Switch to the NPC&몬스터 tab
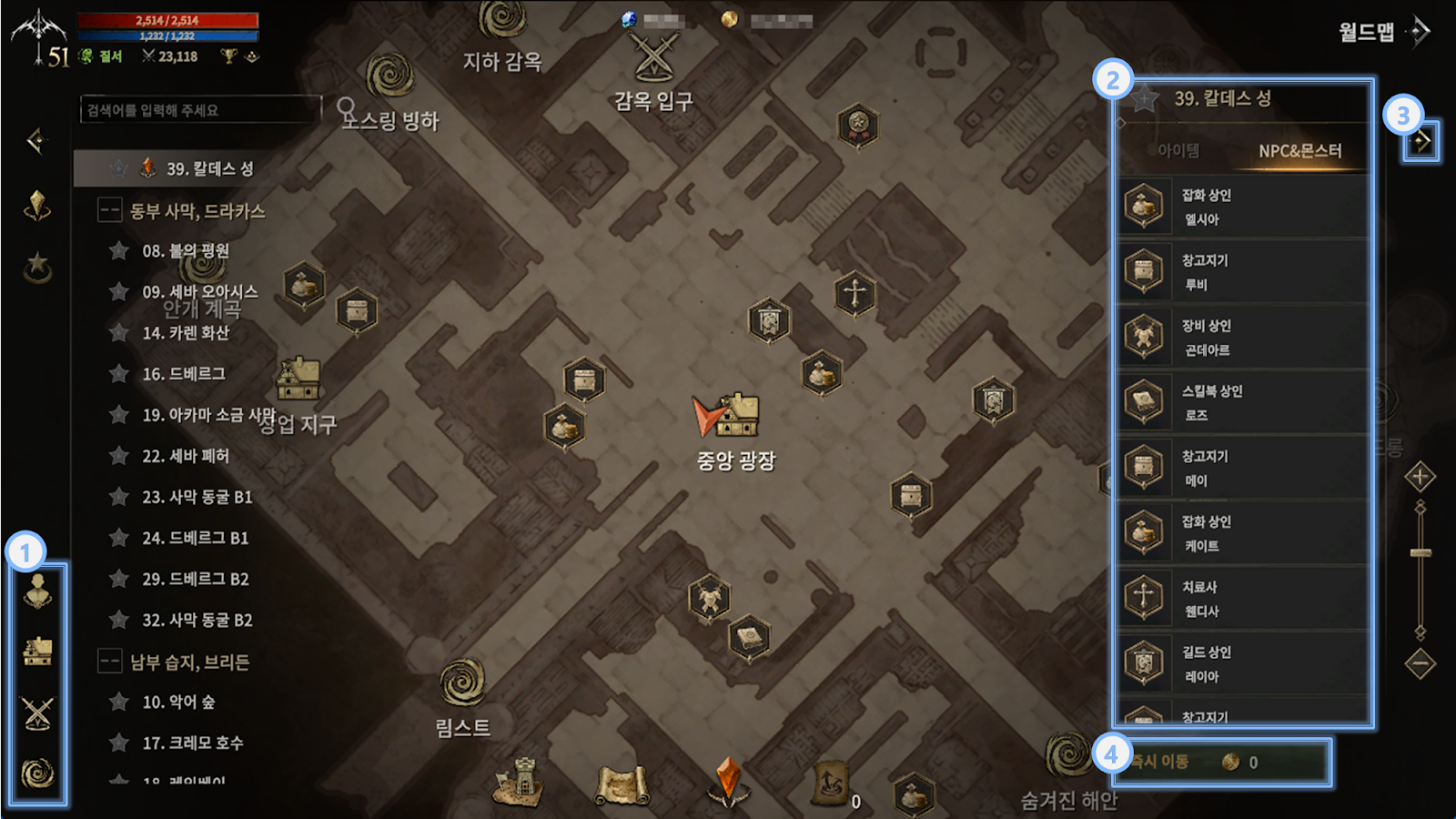 pyautogui.click(x=1299, y=151)
